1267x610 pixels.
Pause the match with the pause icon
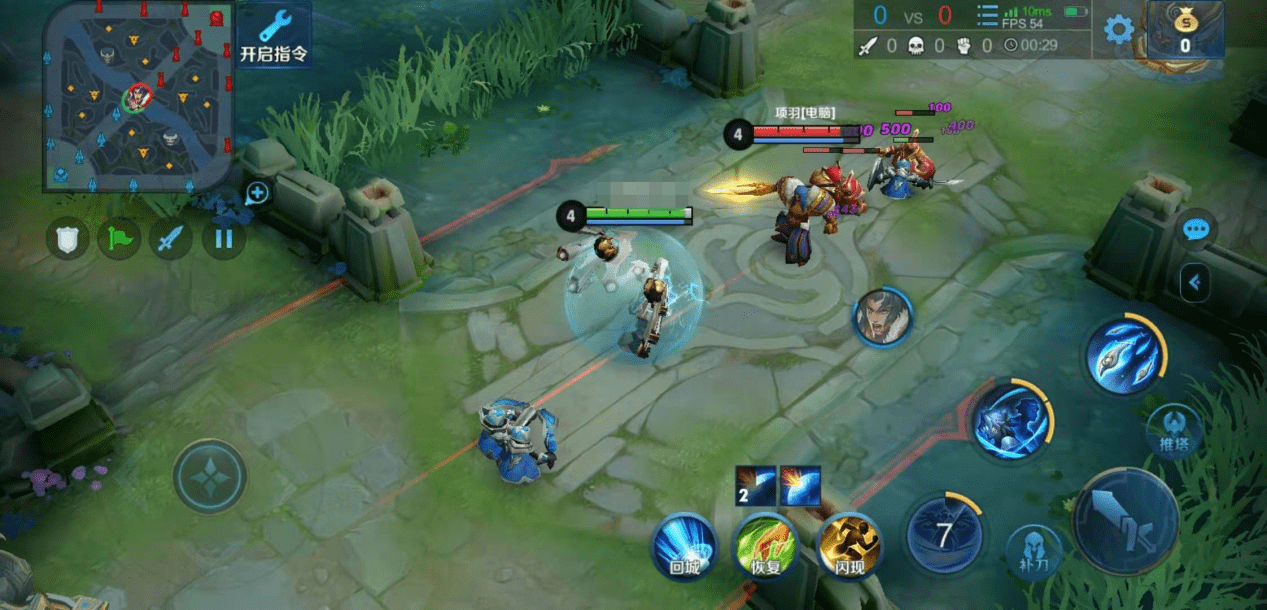pyautogui.click(x=223, y=239)
